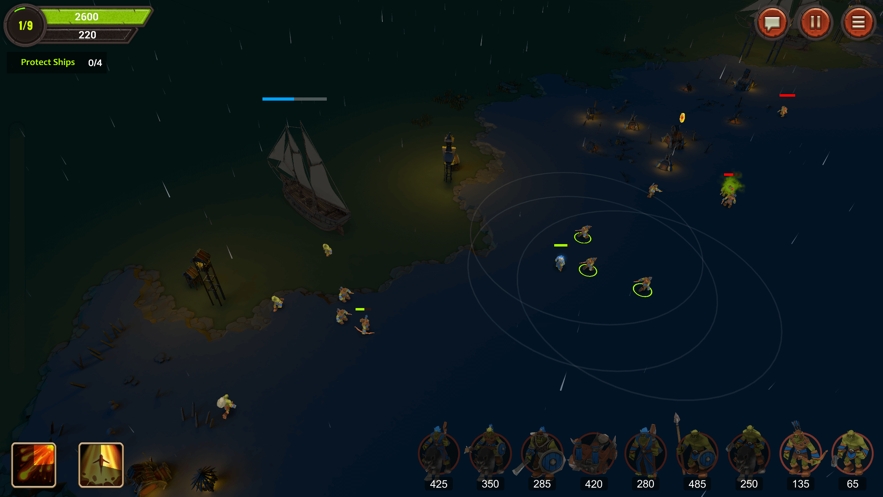Select the unit costing 280
Screen dimensions: 883x497
(645, 454)
